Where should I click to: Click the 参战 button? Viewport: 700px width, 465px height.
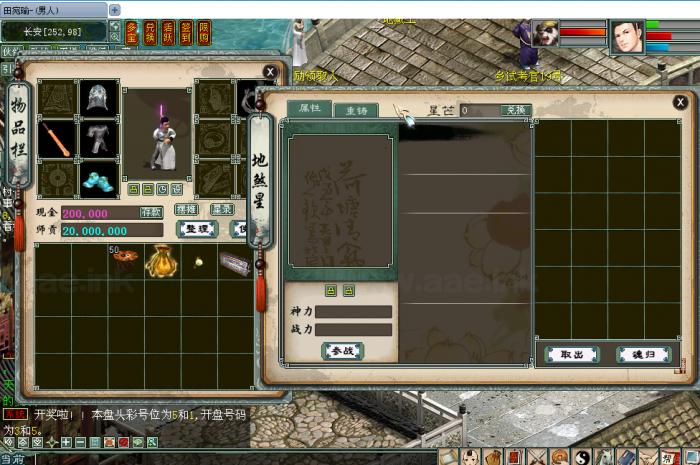[x=342, y=351]
